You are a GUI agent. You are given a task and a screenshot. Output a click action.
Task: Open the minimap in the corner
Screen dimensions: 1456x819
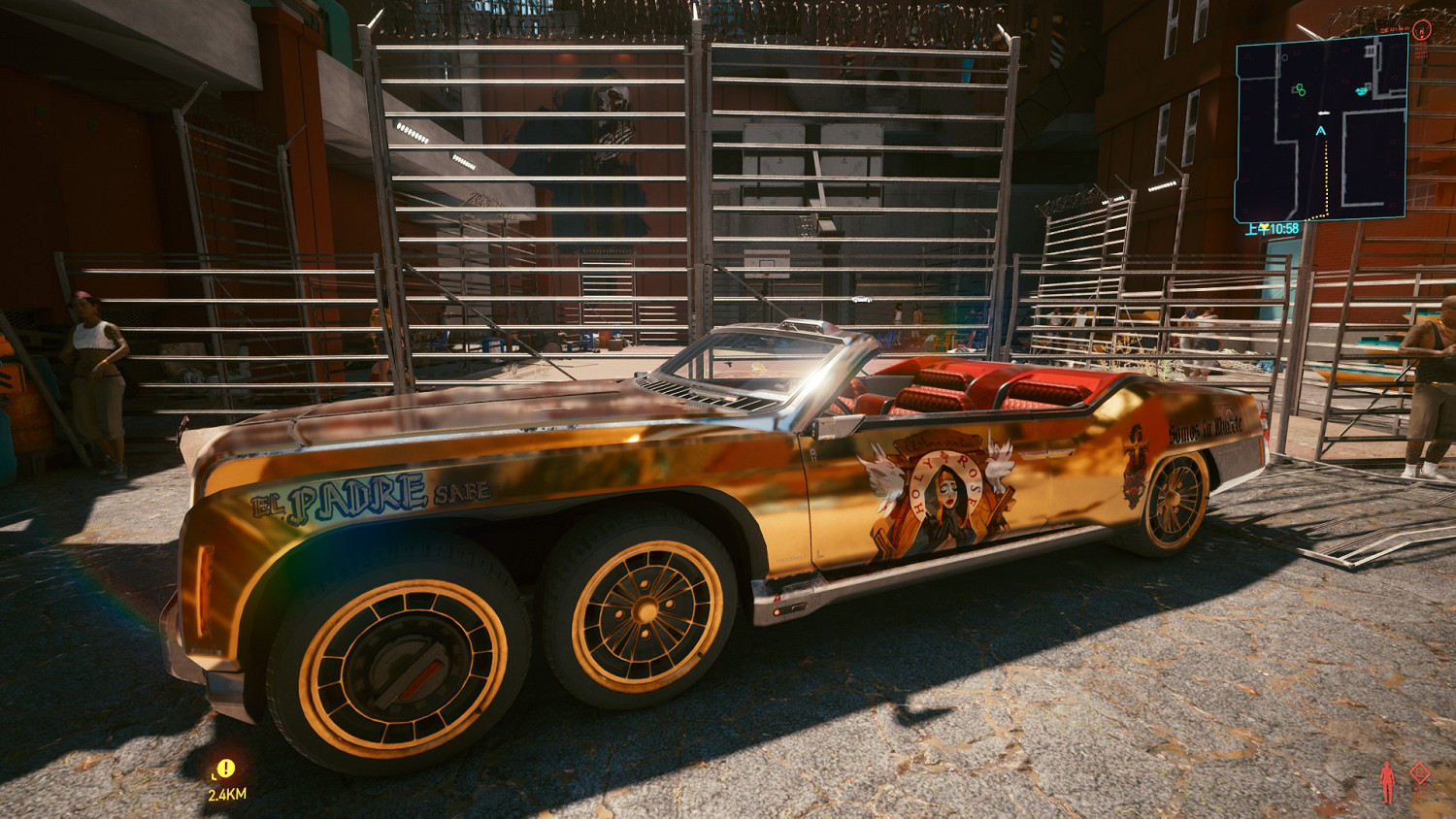point(1320,131)
